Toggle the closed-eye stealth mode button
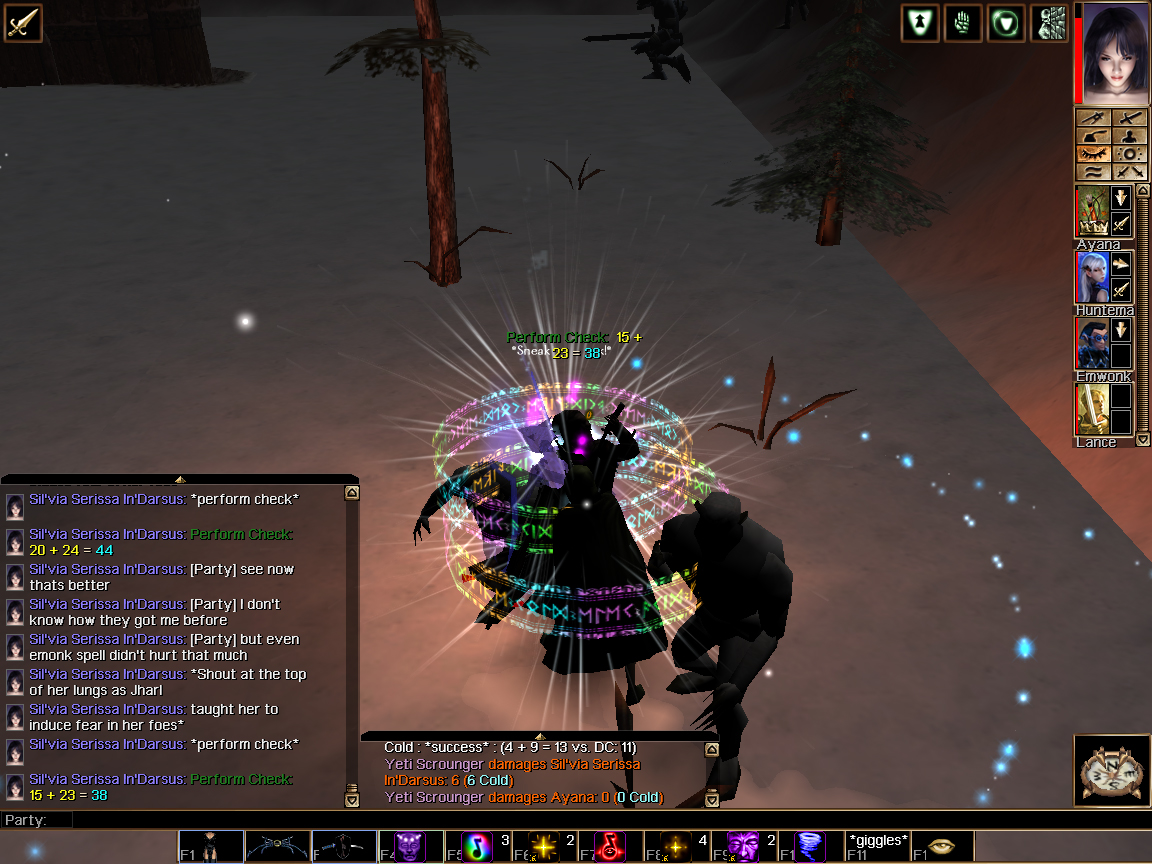Image resolution: width=1152 pixels, height=864 pixels. (x=1093, y=154)
